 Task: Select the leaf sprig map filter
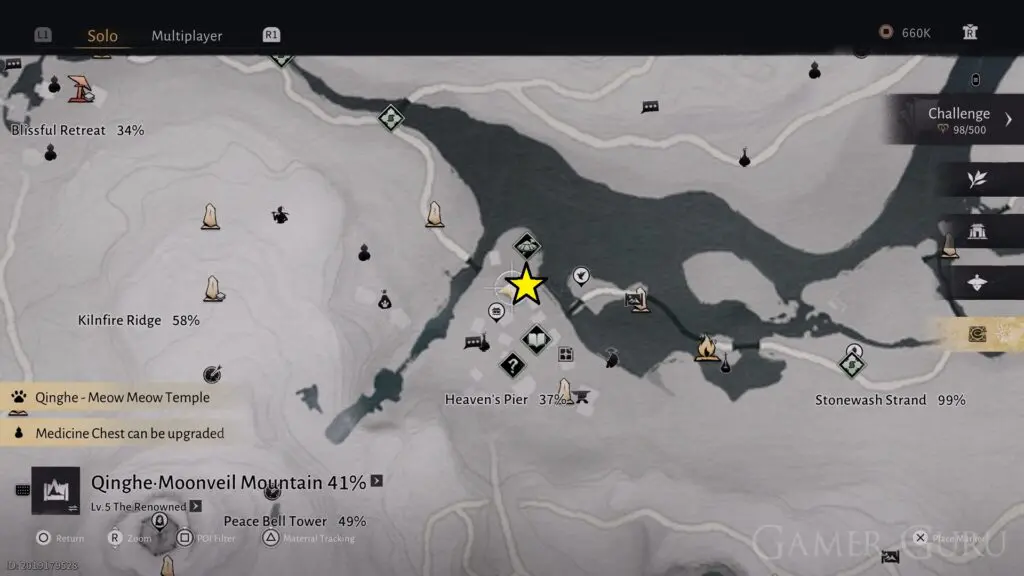977,180
